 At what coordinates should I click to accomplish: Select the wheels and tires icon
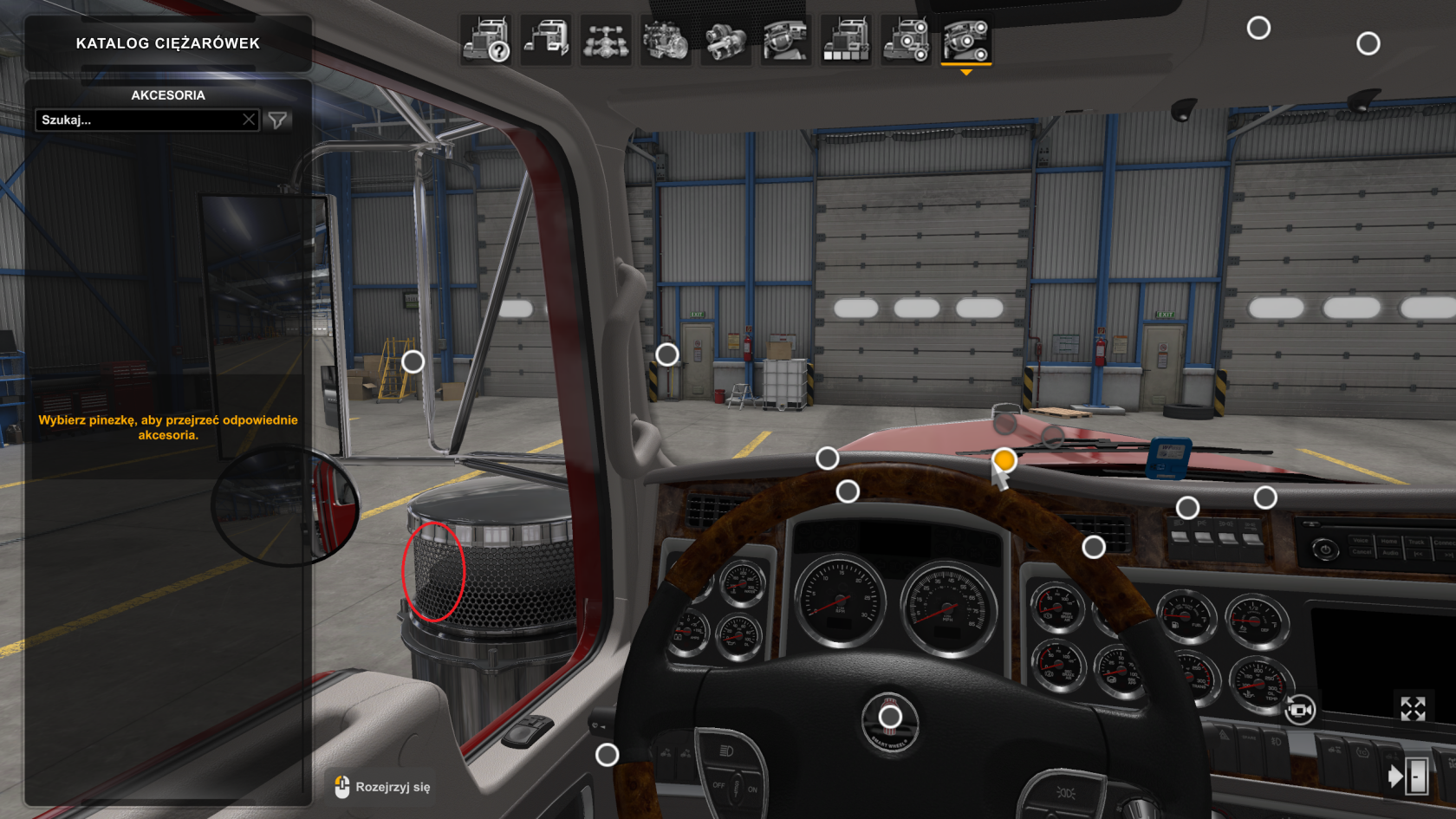(907, 41)
